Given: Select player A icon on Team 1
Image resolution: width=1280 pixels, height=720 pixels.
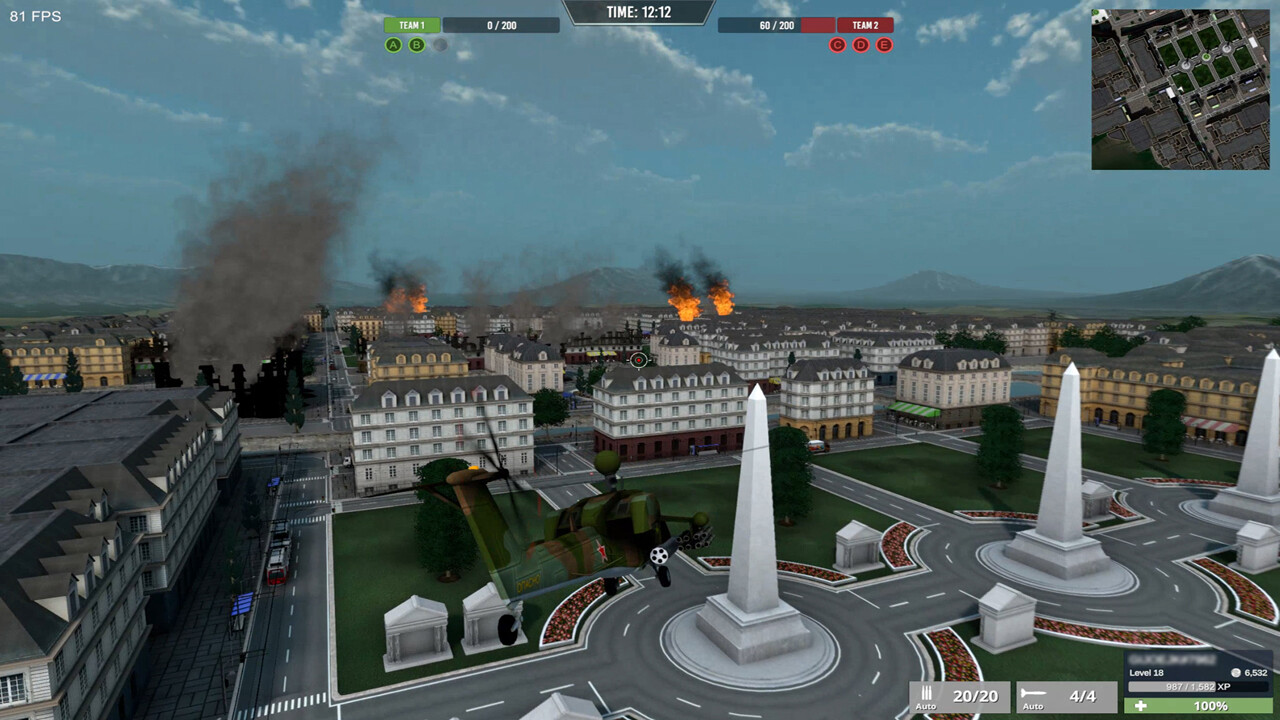Looking at the screenshot, I should 395,44.
